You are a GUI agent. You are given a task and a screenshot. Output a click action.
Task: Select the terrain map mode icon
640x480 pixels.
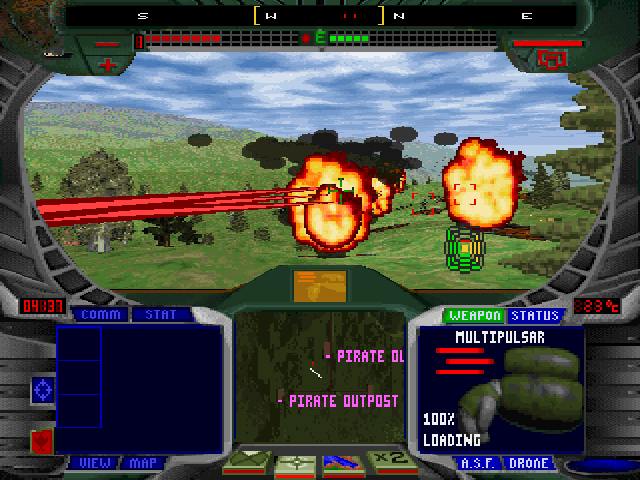(340, 463)
